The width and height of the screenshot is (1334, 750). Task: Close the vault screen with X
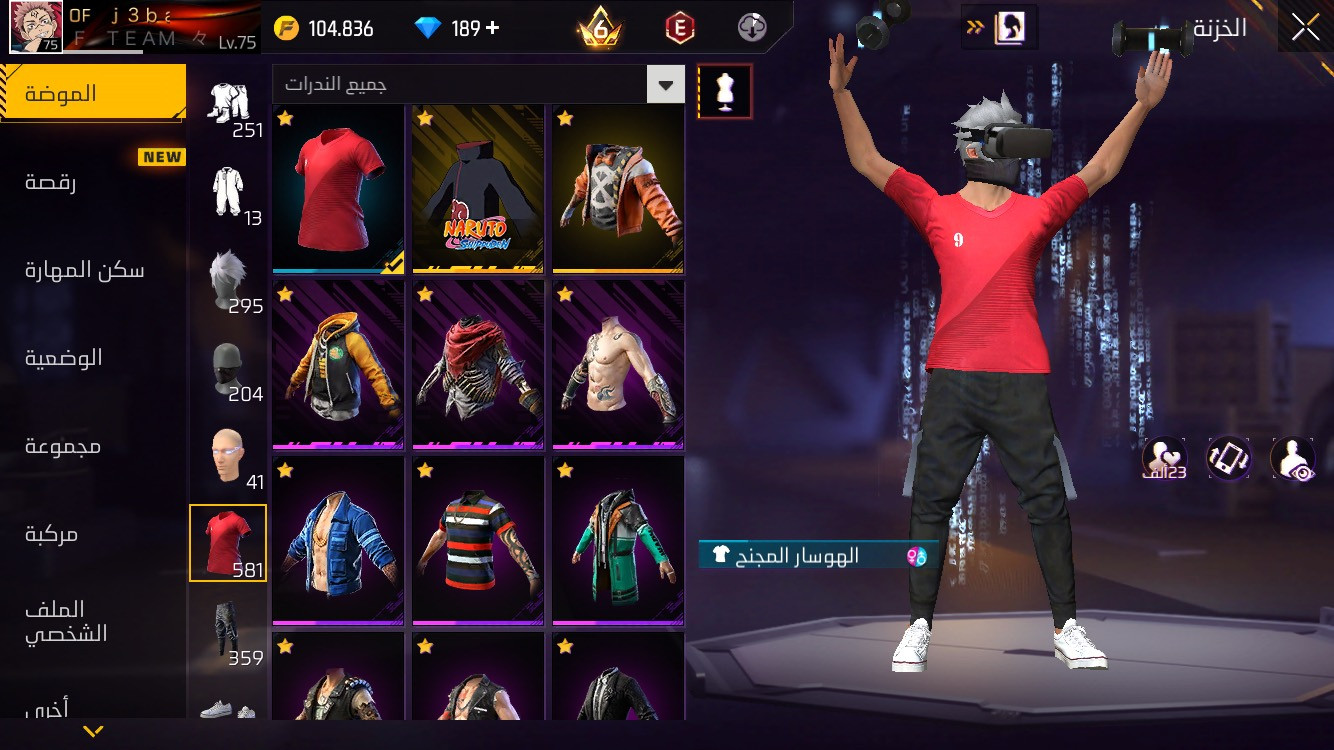point(1305,28)
